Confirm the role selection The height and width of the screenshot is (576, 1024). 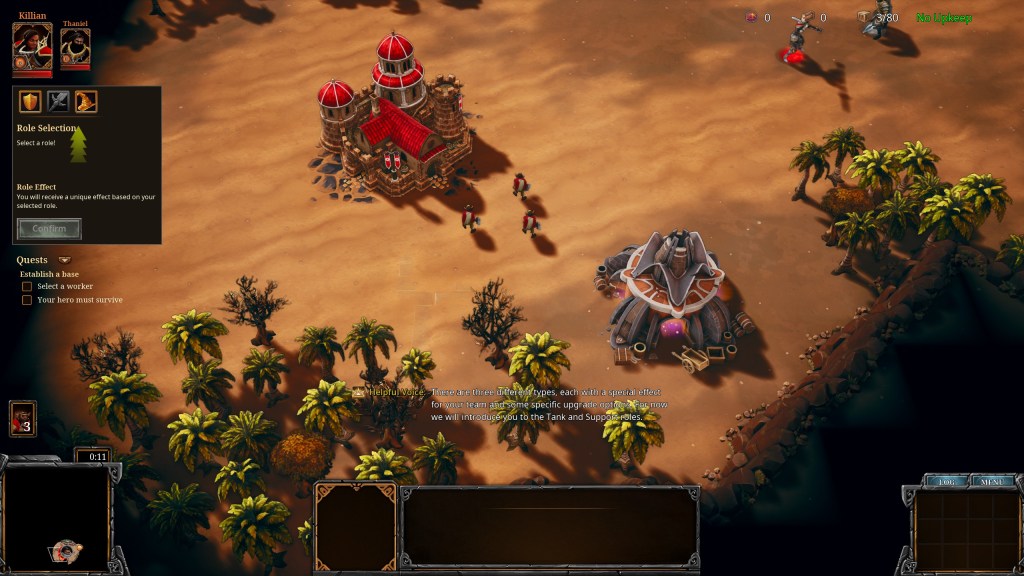[x=49, y=229]
